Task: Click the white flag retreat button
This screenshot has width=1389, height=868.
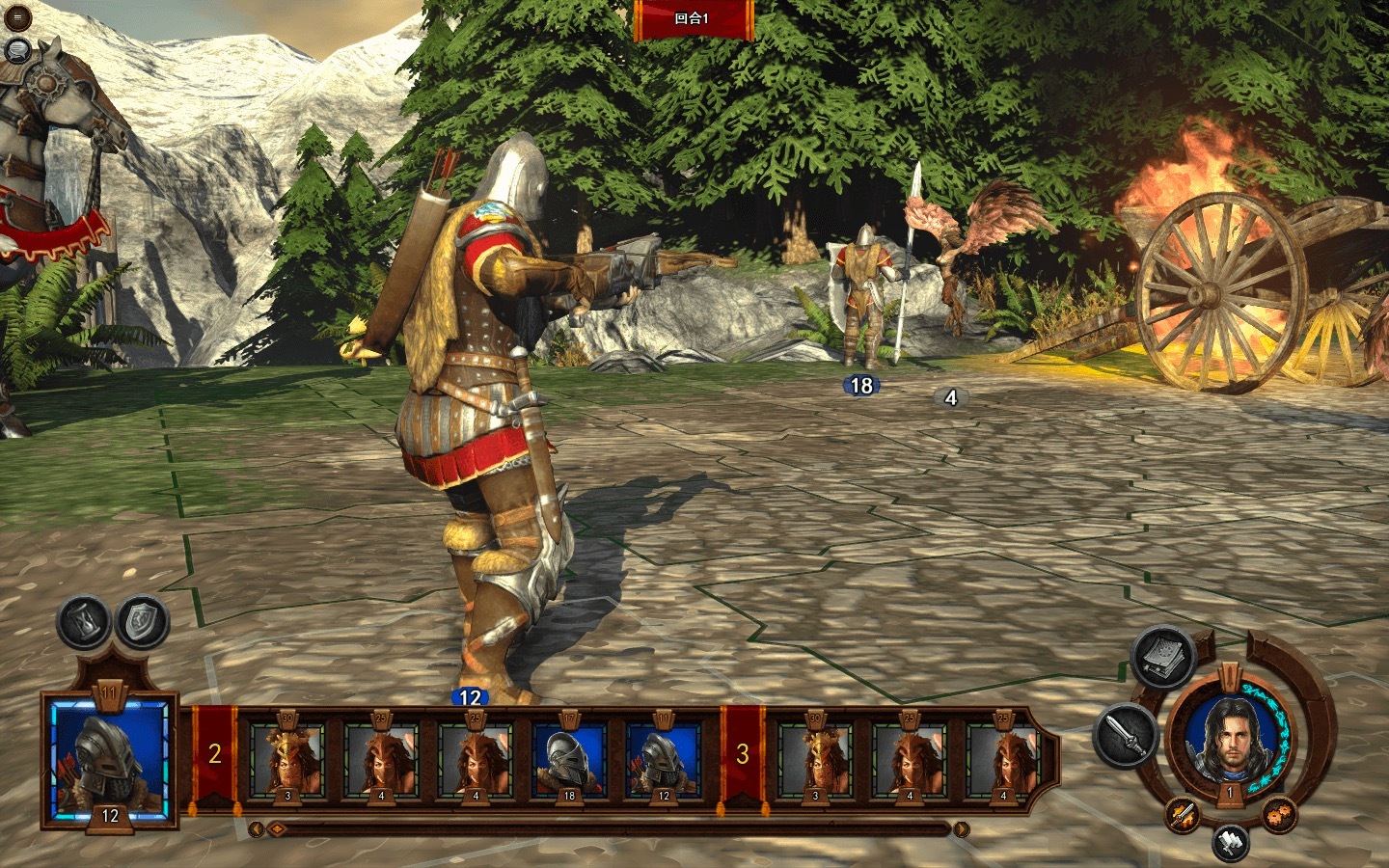Action: pos(1230,841)
